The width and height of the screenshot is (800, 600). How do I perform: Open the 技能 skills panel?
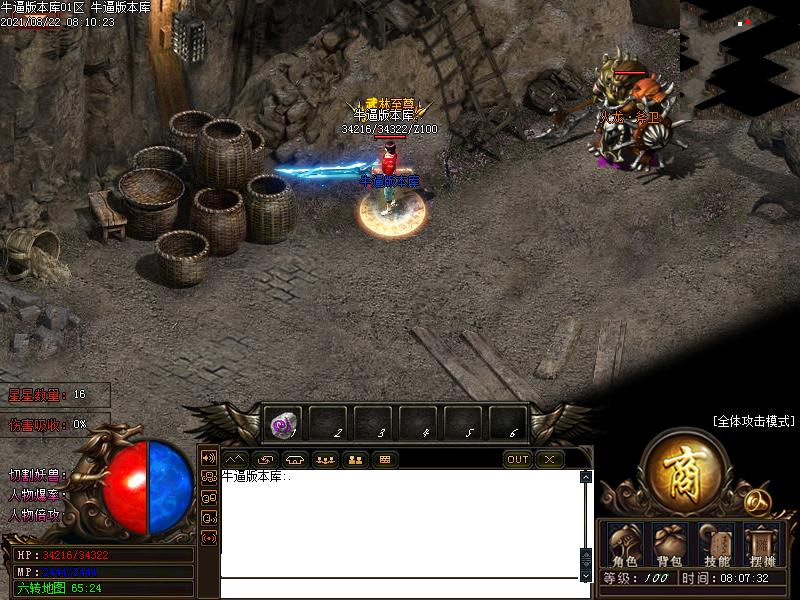(x=716, y=545)
